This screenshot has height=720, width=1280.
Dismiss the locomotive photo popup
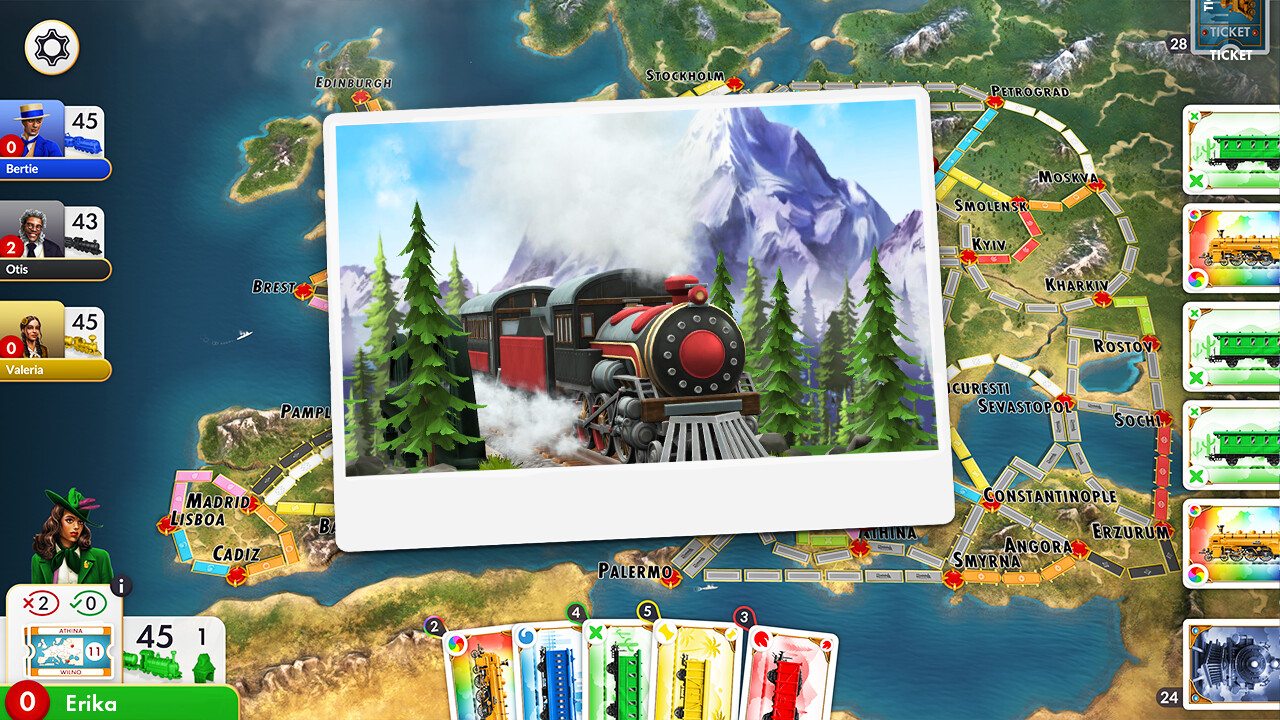pos(635,320)
